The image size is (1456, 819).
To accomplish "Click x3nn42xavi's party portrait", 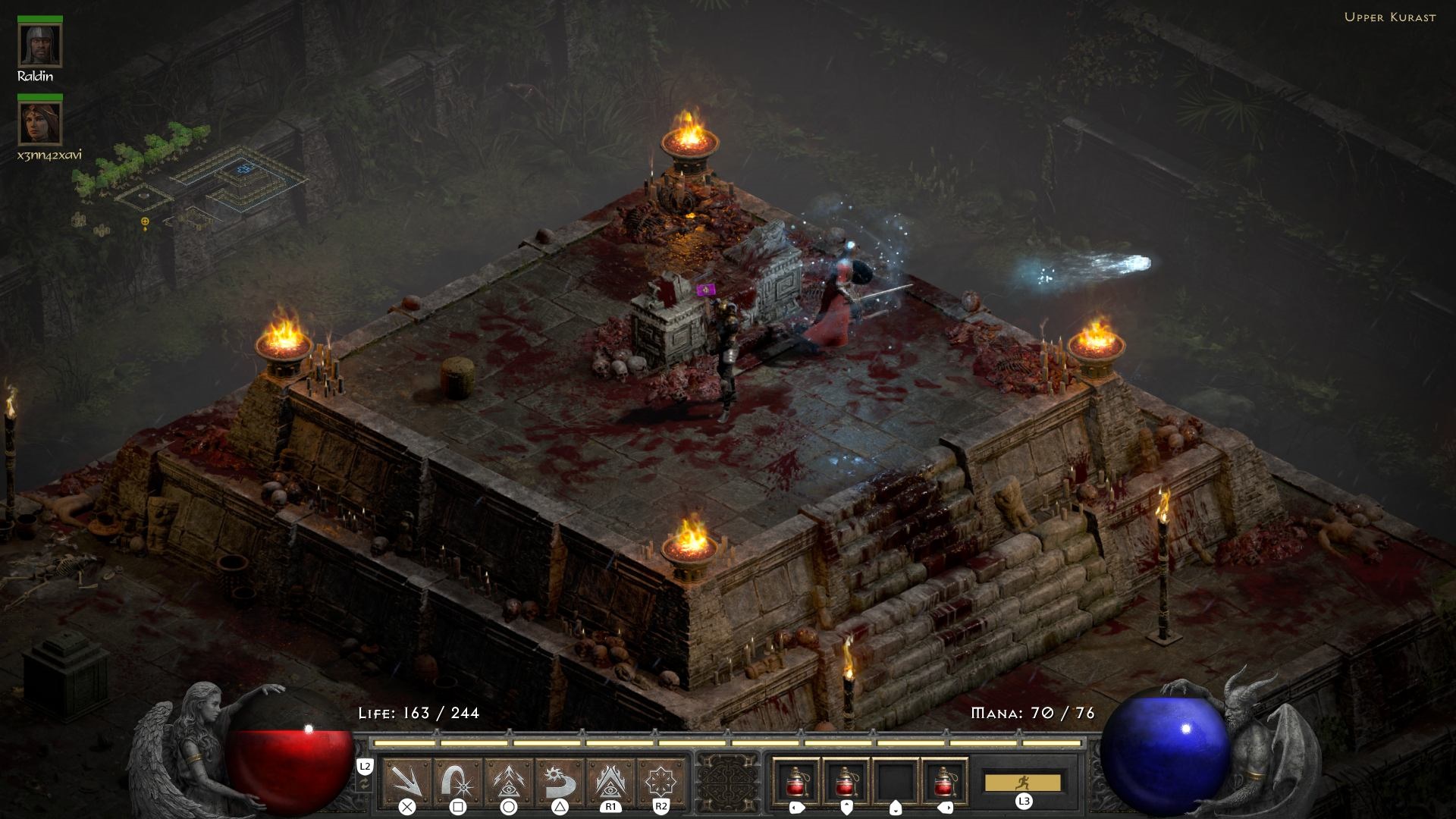I will [39, 124].
